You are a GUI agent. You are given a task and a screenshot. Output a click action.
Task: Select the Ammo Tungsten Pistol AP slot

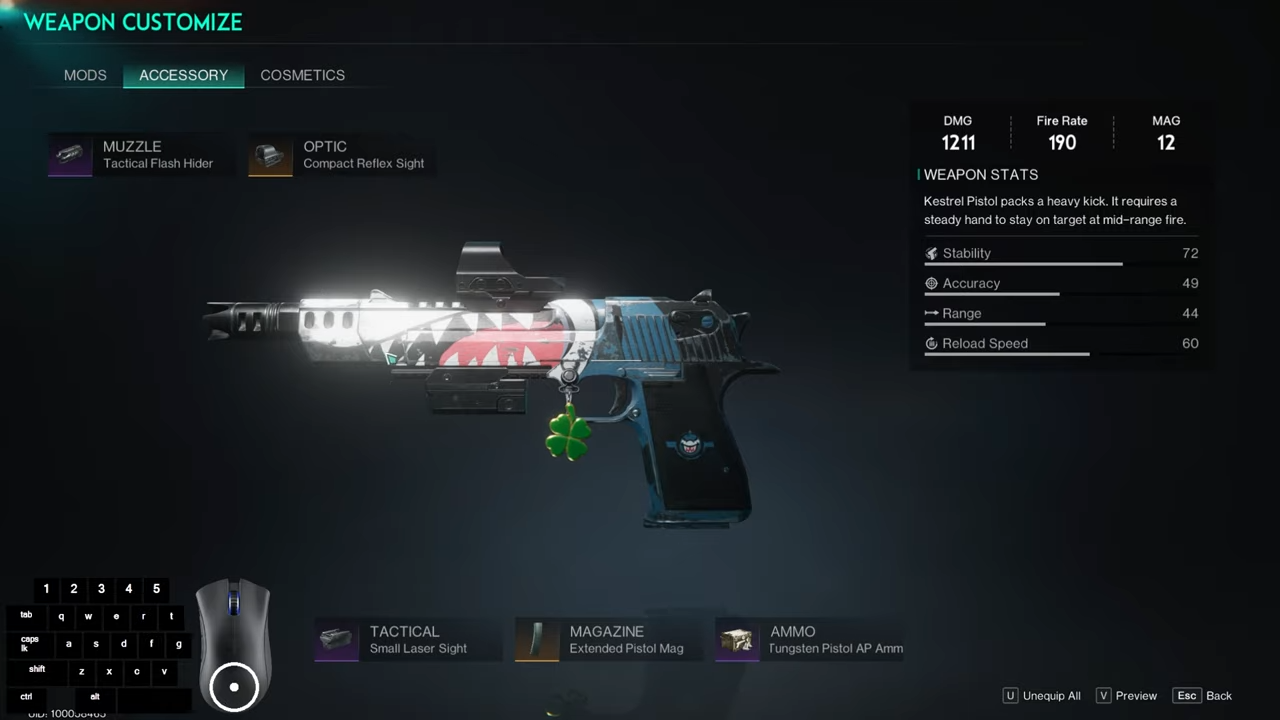pos(810,640)
